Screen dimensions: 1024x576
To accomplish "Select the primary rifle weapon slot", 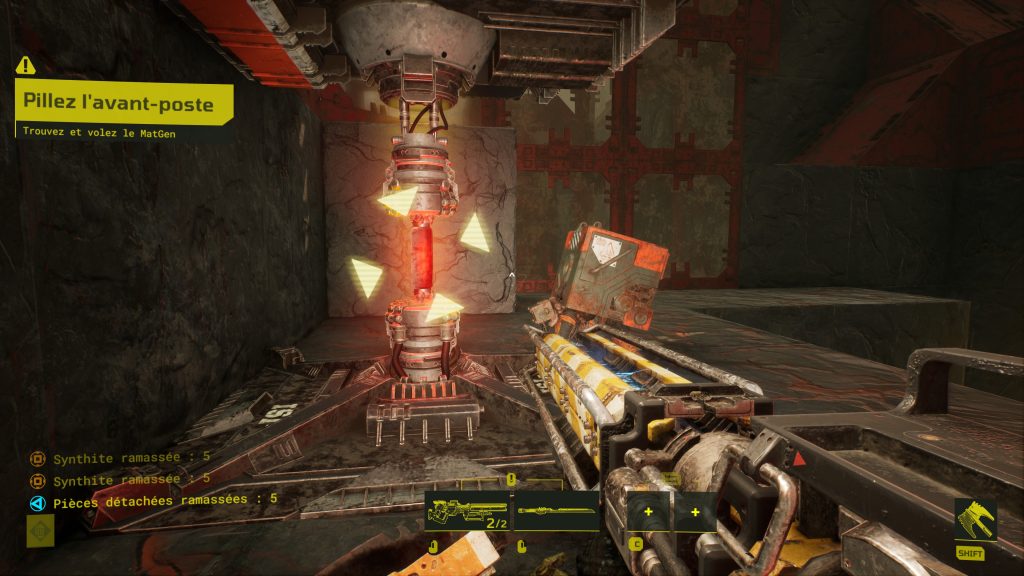I will click(x=468, y=511).
